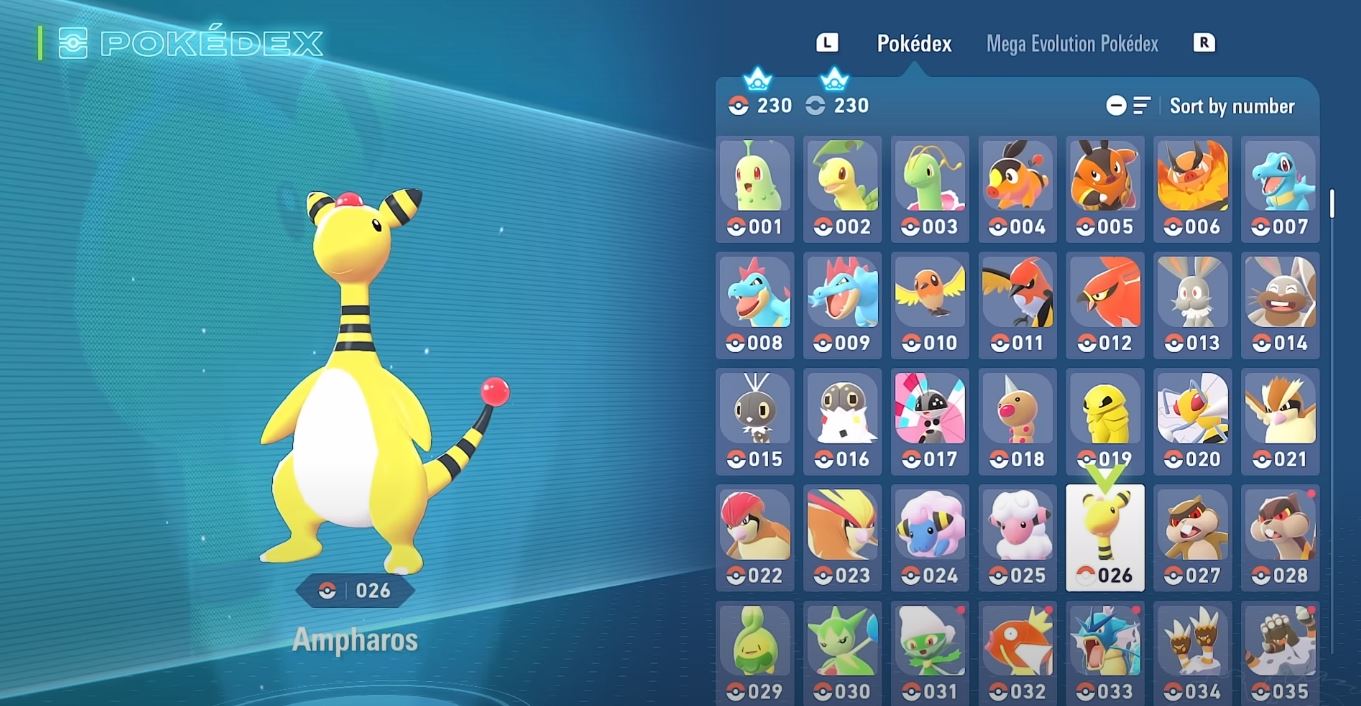Choose Meganium entry 003
Image resolution: width=1361 pixels, height=706 pixels.
930,189
